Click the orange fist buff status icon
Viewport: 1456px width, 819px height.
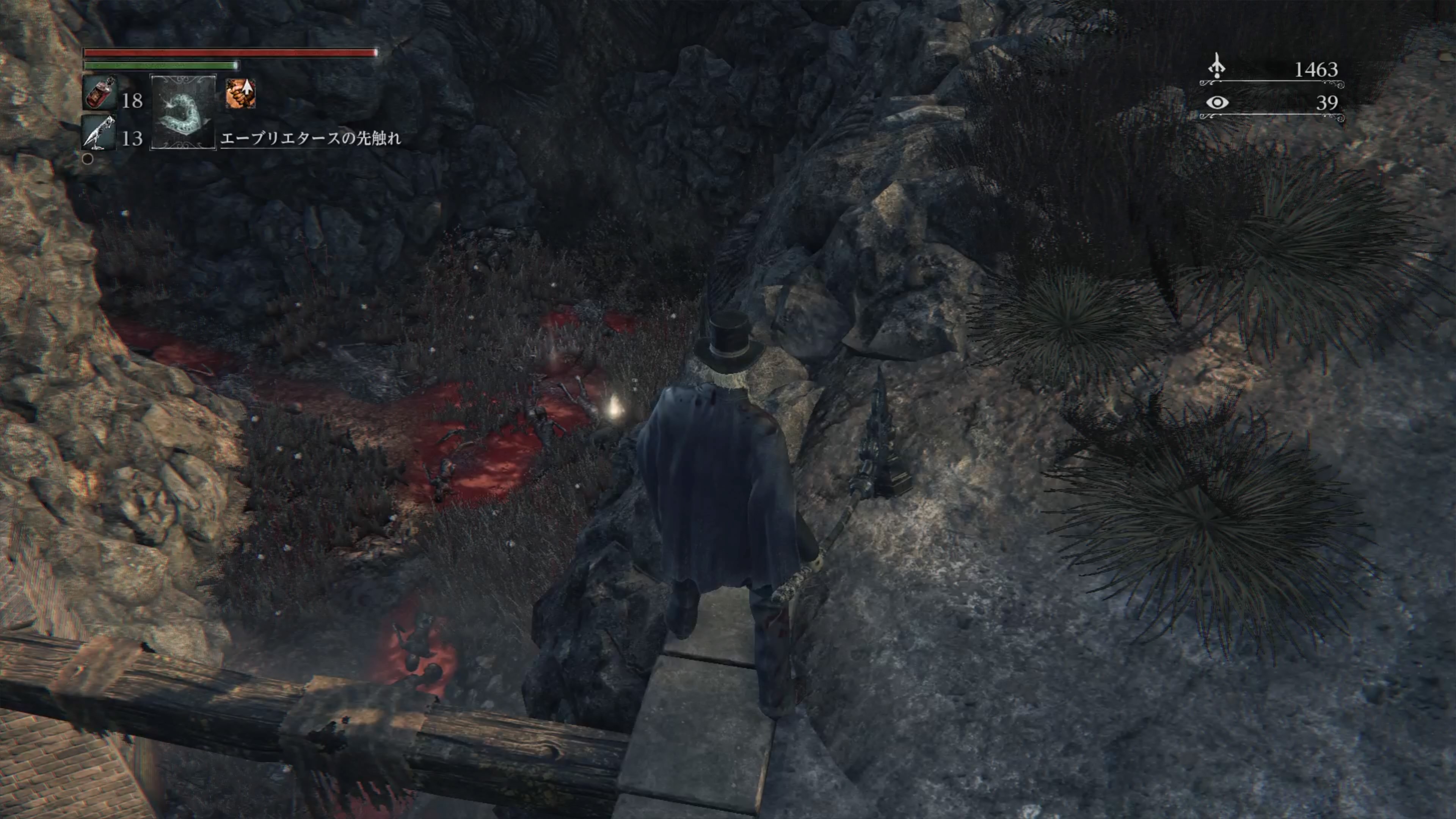241,93
